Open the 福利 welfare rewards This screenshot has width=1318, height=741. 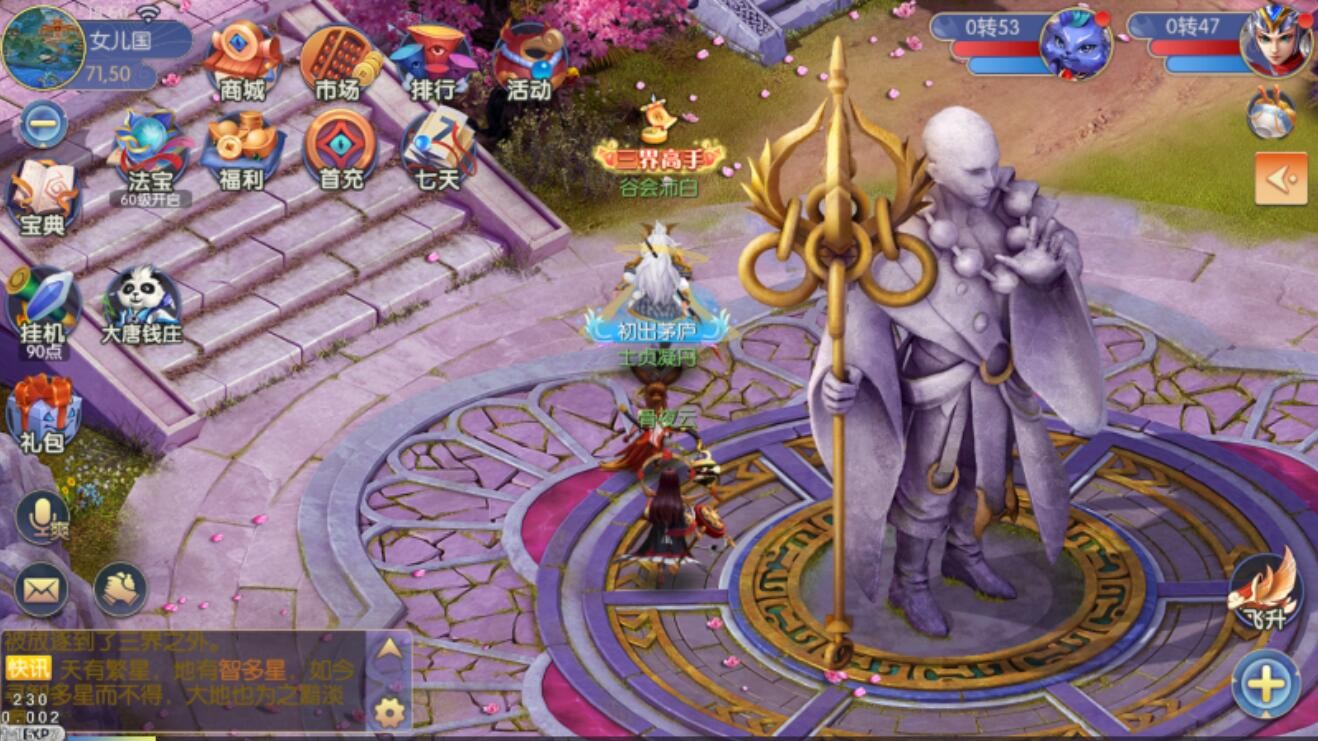tap(242, 152)
